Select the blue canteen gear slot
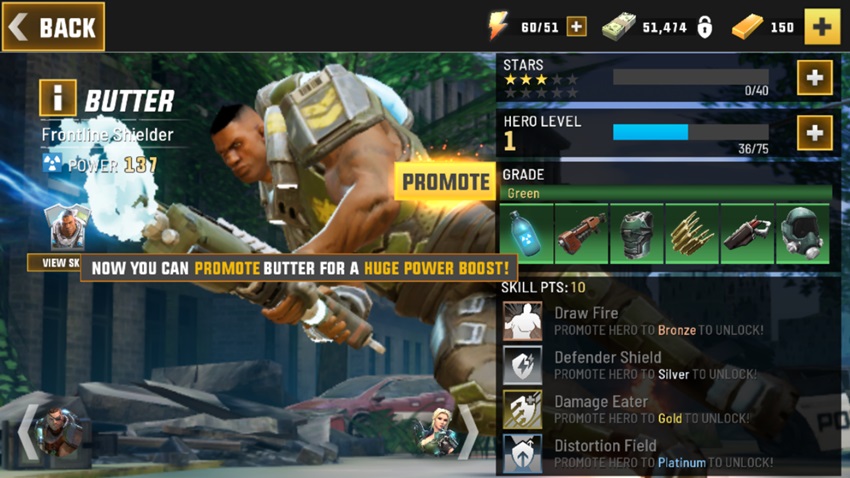The image size is (850, 478). 526,234
